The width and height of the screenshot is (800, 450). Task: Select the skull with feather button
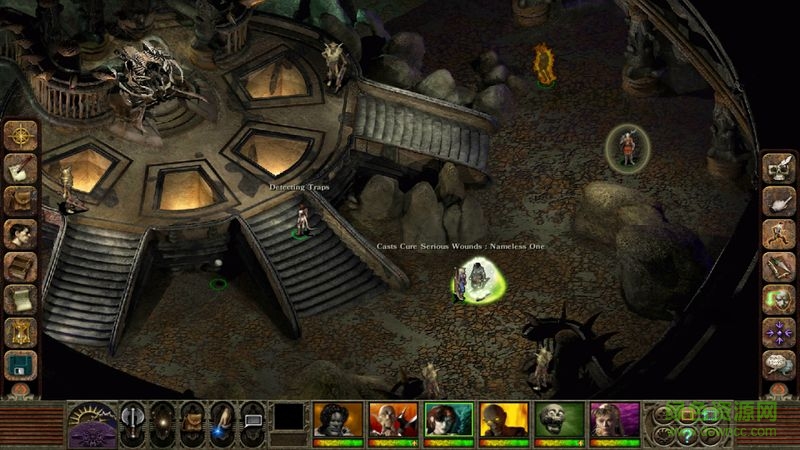[x=778, y=168]
